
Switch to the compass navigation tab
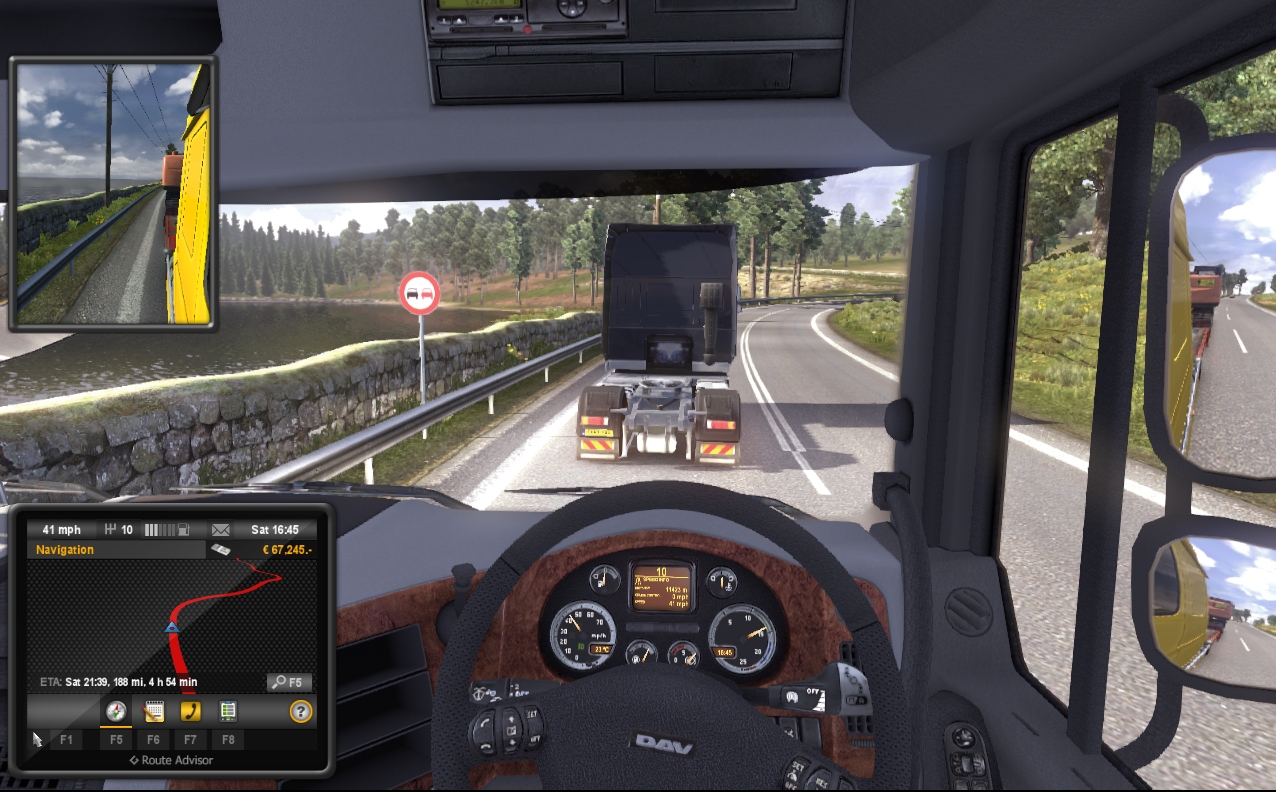pos(117,712)
